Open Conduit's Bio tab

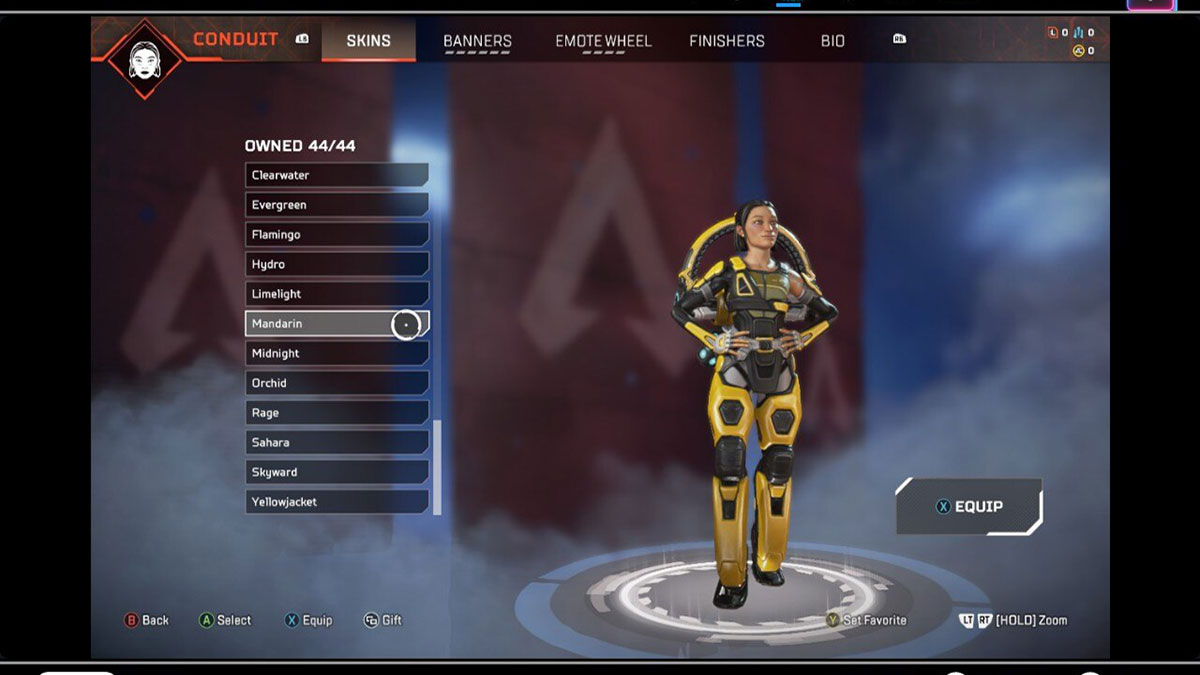click(x=832, y=41)
